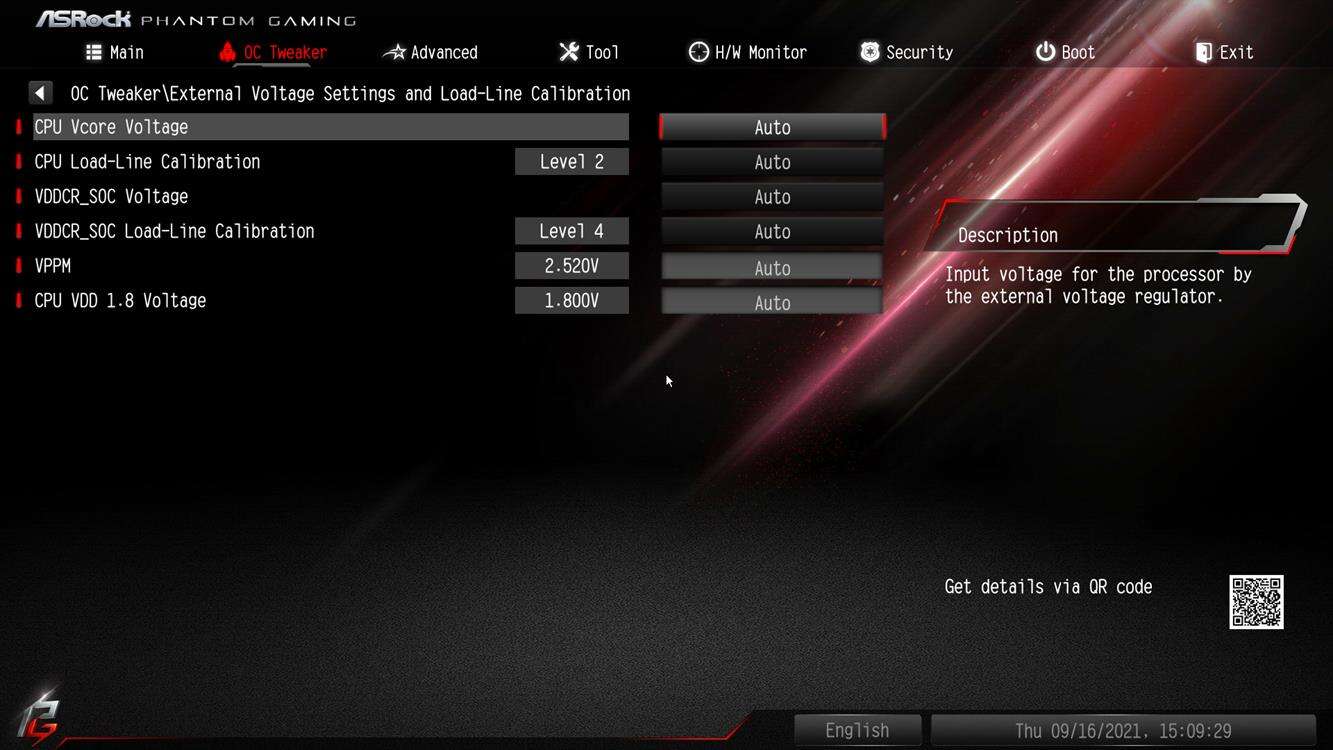Image resolution: width=1333 pixels, height=750 pixels.
Task: Click the OC Tweaker tab
Action: pyautogui.click(x=273, y=52)
